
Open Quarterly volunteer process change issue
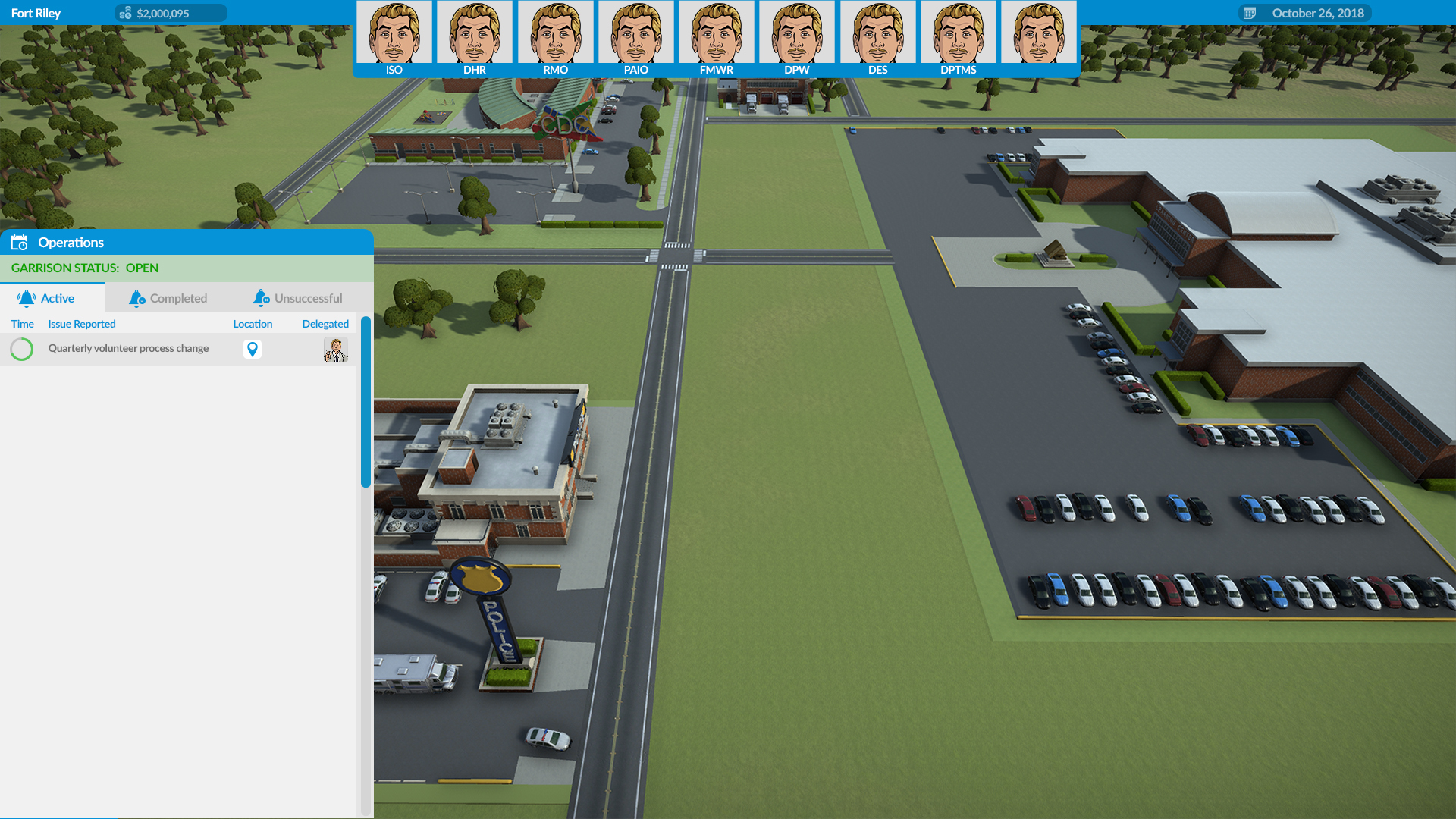pyautogui.click(x=128, y=349)
